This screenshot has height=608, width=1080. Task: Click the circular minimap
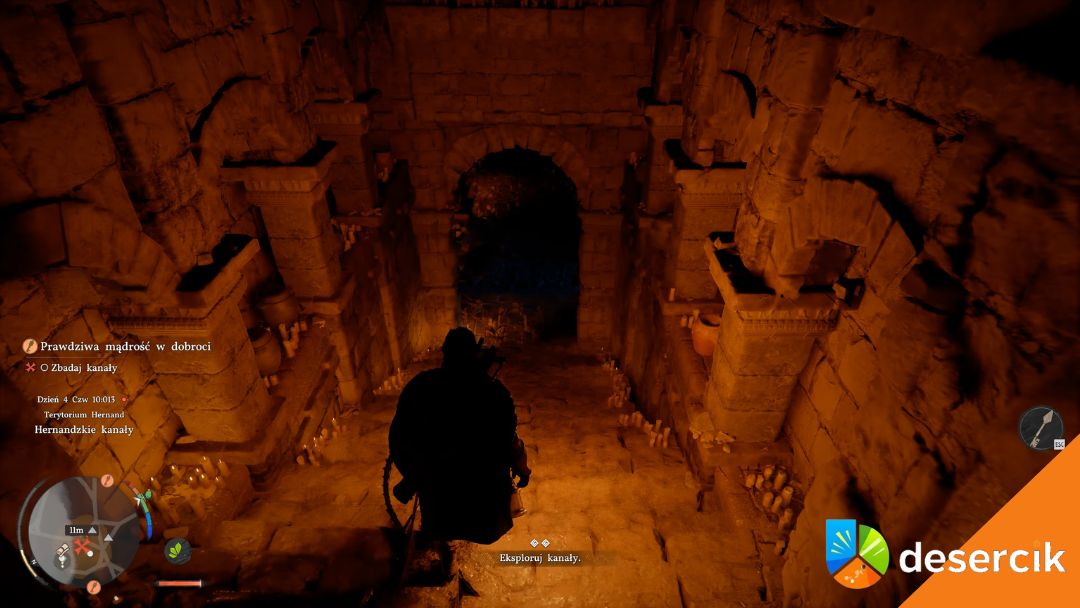tap(82, 528)
